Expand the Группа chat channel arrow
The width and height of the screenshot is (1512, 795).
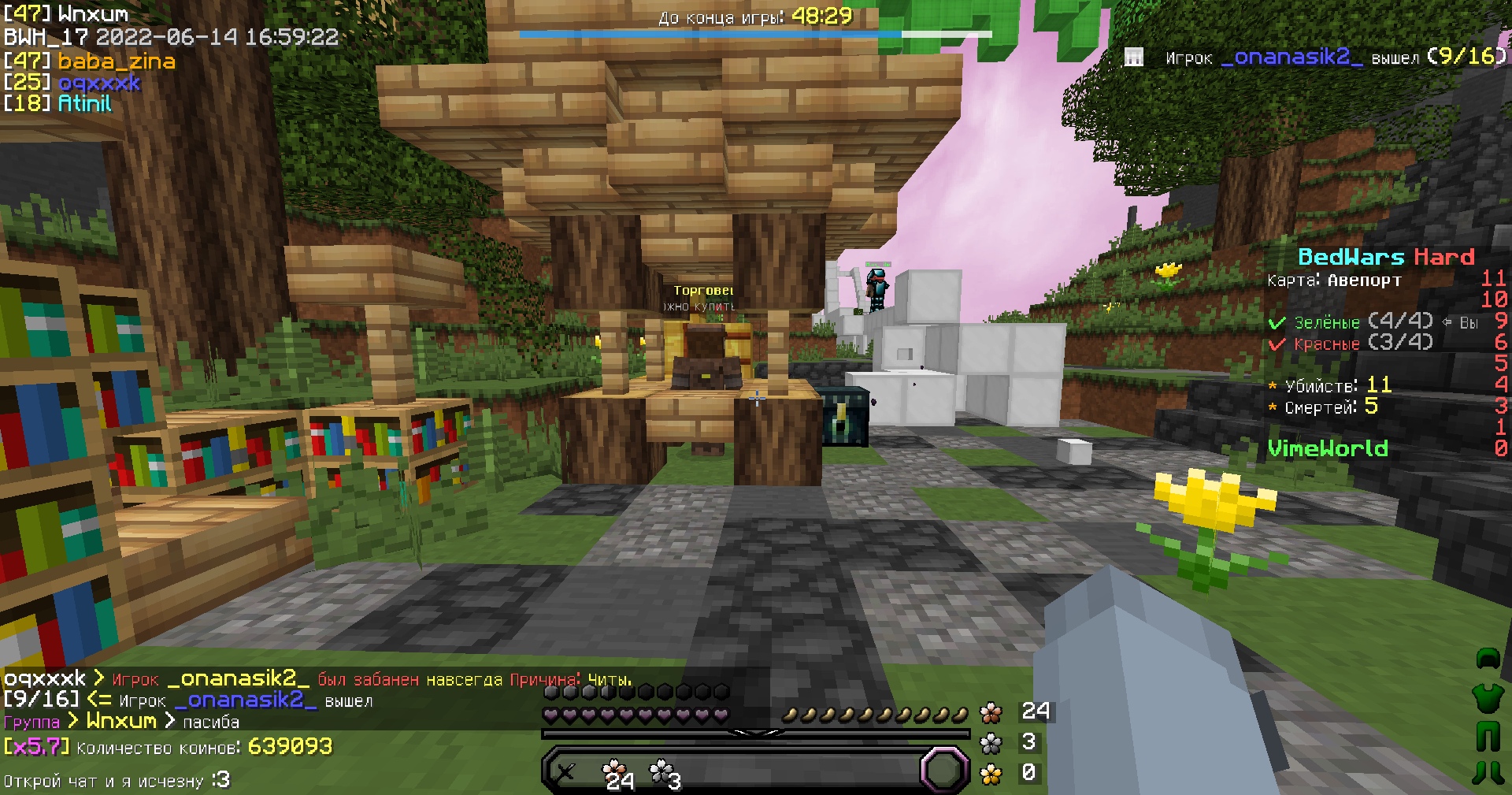[72, 721]
